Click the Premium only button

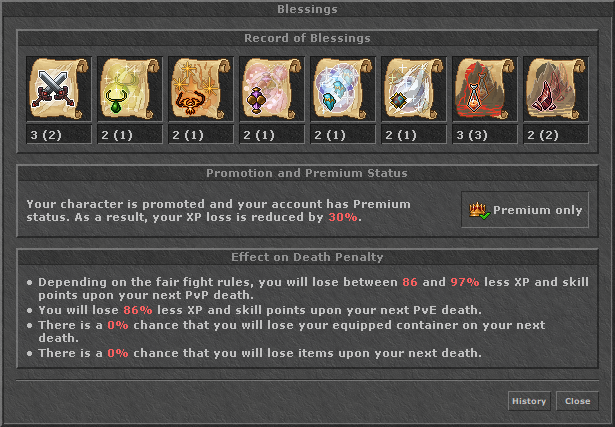pyautogui.click(x=526, y=210)
